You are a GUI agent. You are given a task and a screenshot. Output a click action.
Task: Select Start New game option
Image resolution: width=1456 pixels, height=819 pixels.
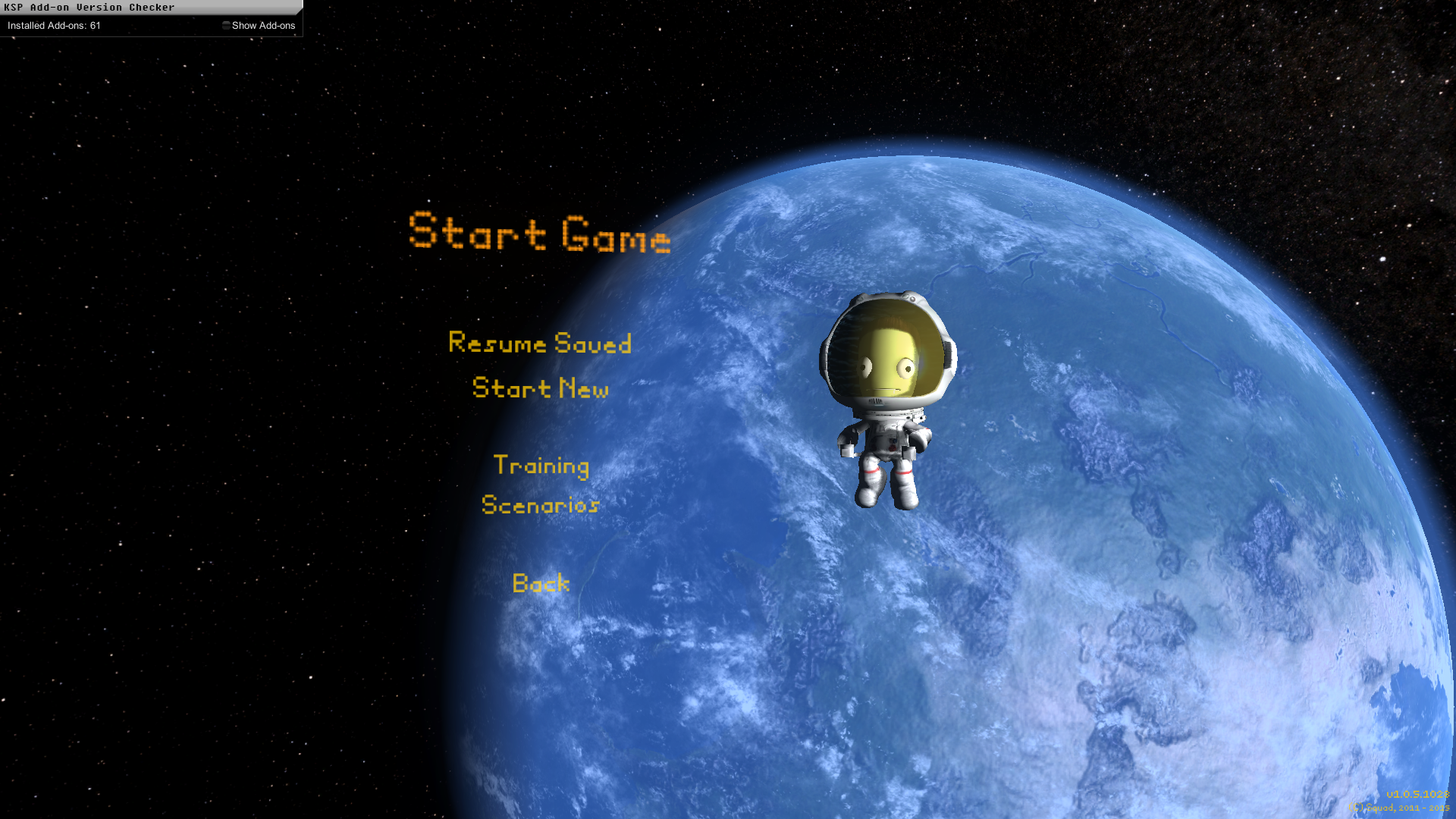540,388
